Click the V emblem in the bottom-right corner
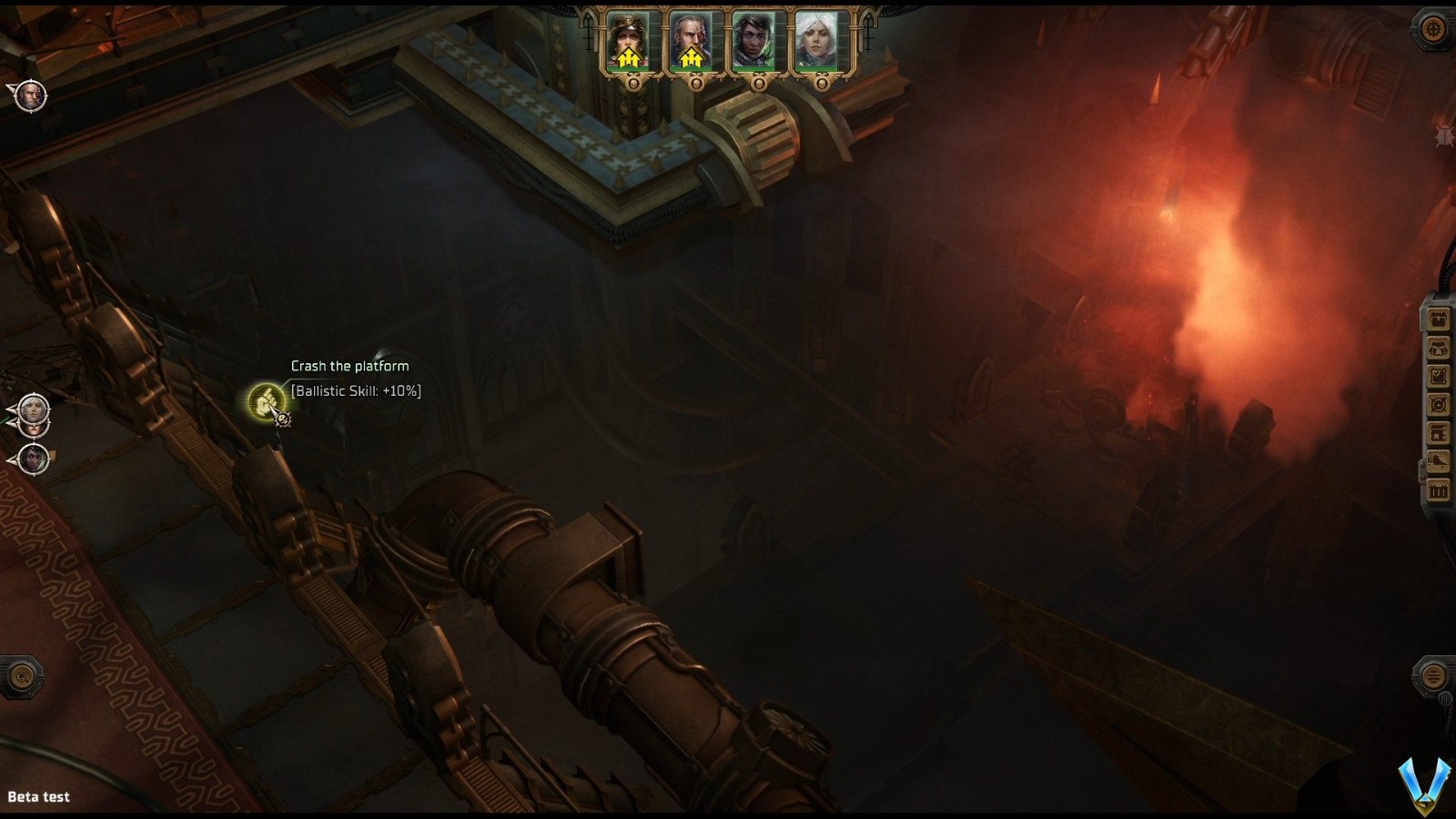Viewport: 1456px width, 819px height. (1424, 781)
